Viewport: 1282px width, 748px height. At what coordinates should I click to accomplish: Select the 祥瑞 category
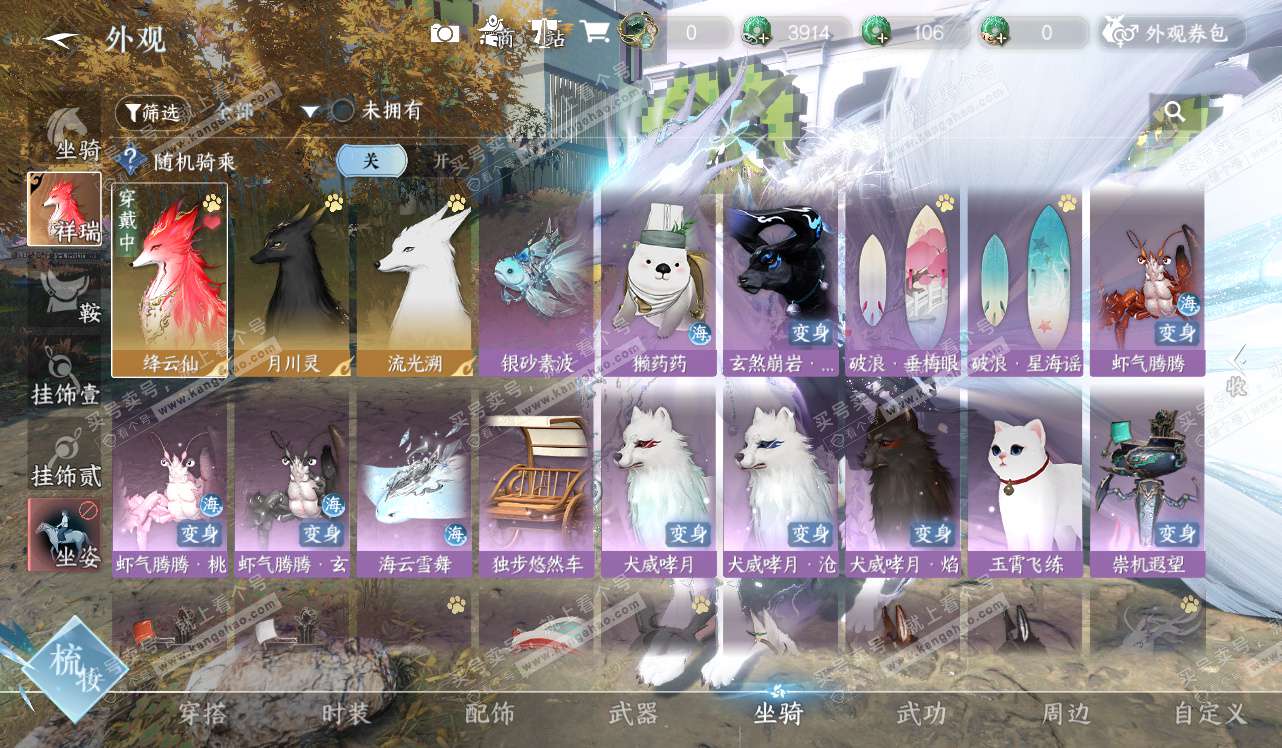[64, 209]
